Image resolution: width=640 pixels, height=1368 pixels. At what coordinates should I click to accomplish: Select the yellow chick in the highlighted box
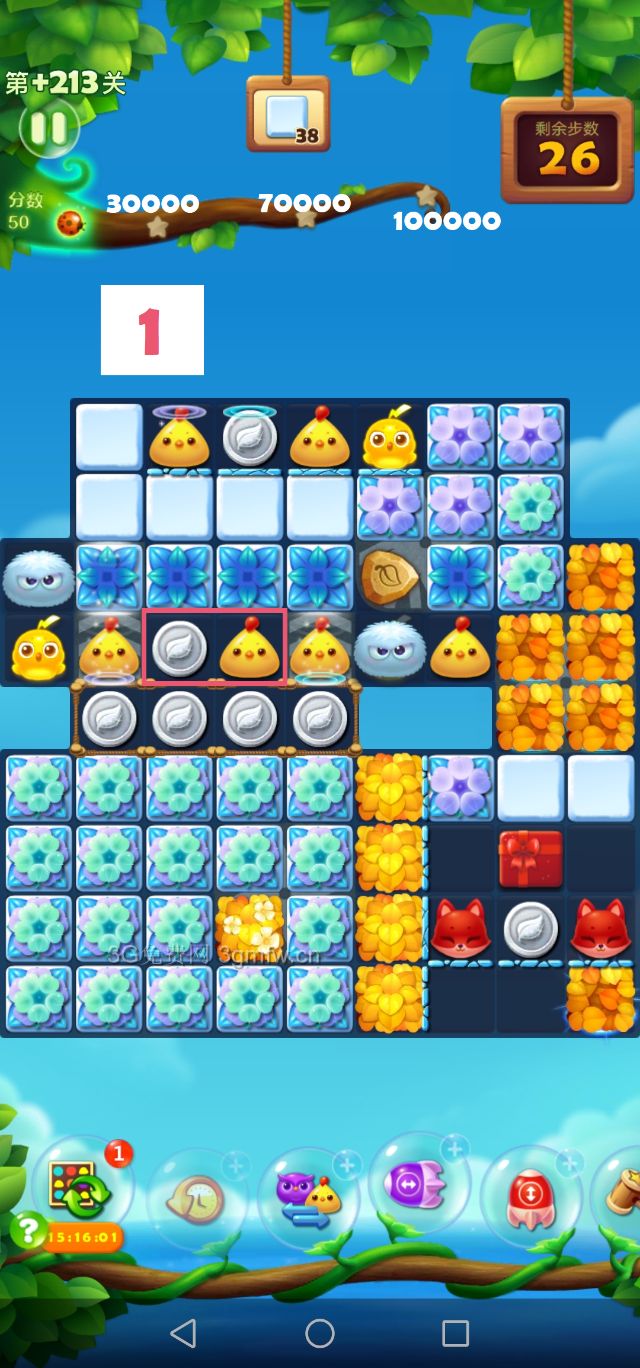pyautogui.click(x=250, y=648)
